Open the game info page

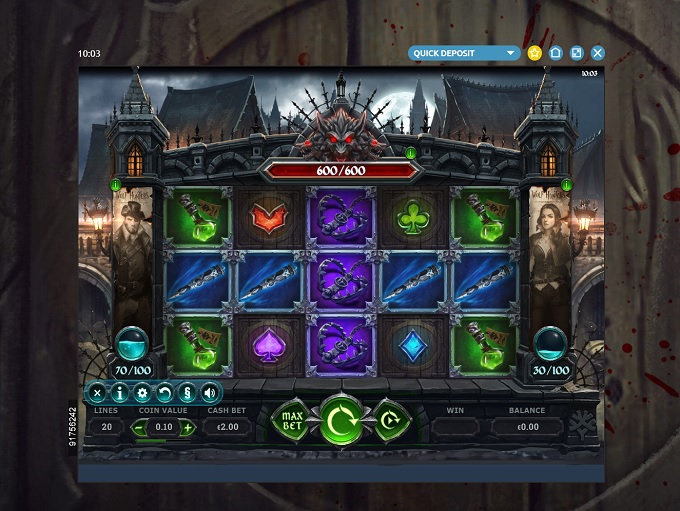coord(120,393)
